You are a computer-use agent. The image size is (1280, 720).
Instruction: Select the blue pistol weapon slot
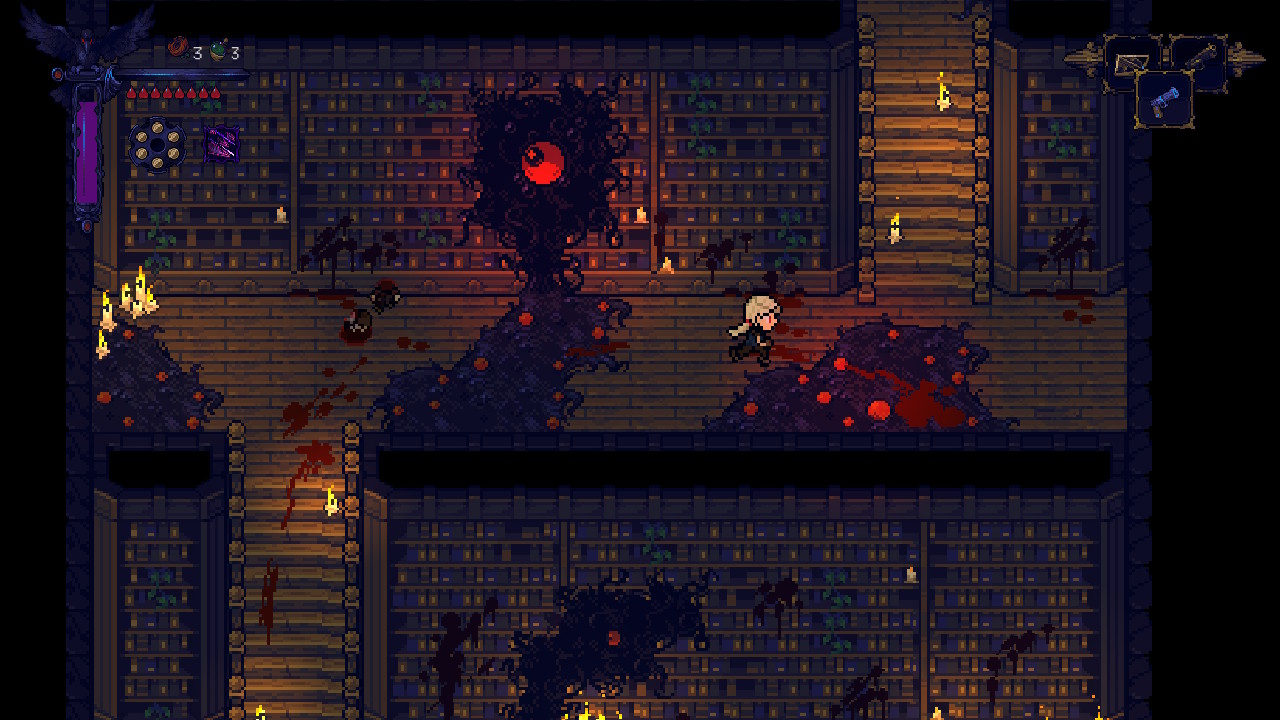tap(1164, 101)
